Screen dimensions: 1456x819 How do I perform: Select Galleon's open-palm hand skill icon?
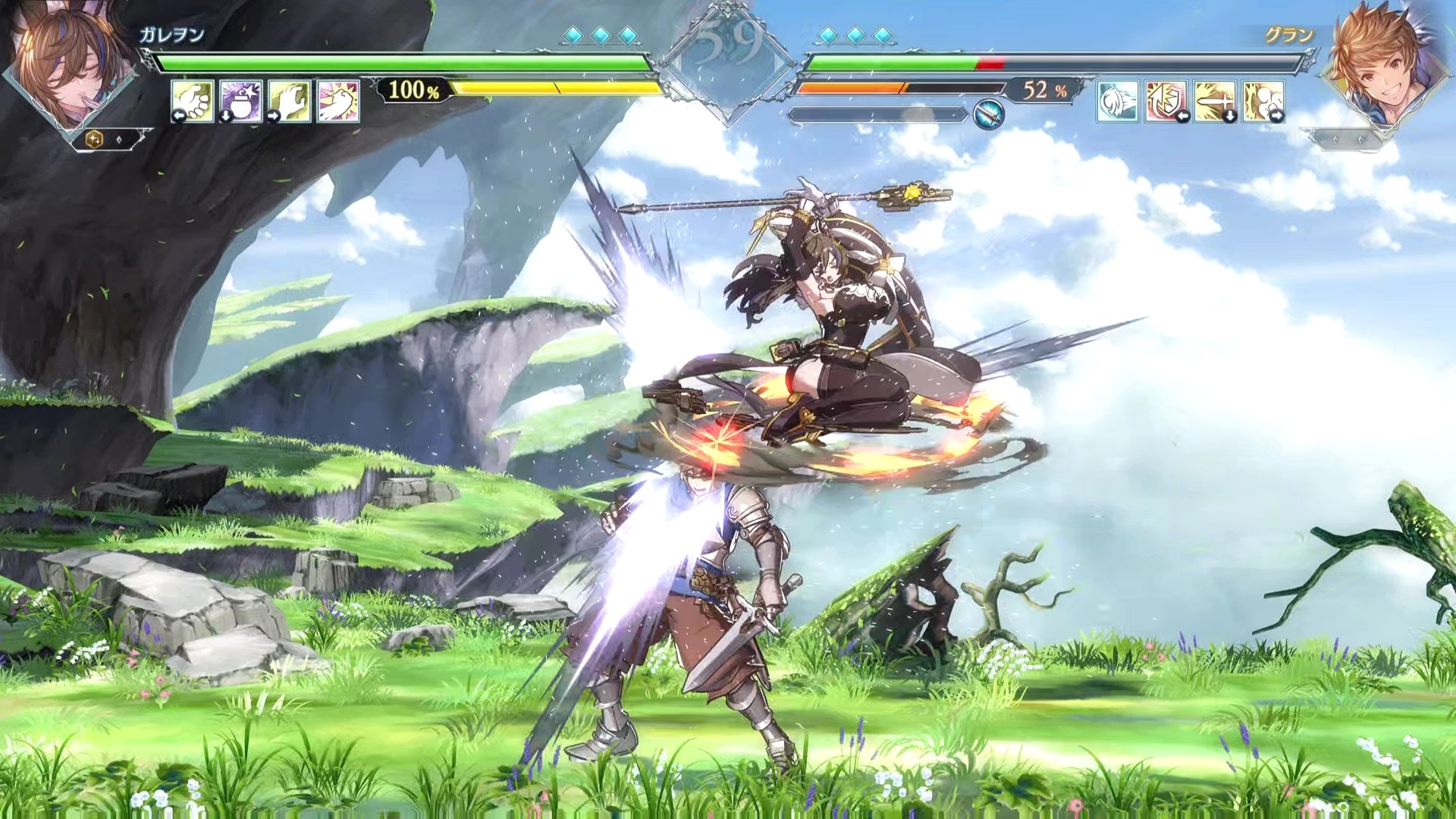pos(192,101)
